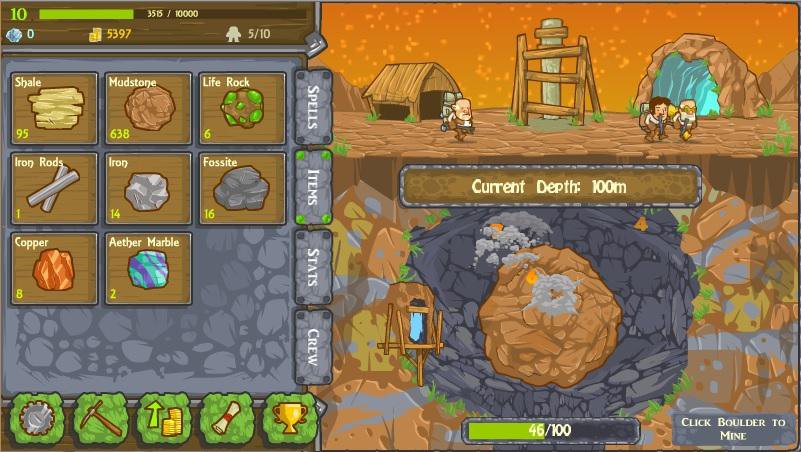Switch to the Crew tab

point(311,345)
